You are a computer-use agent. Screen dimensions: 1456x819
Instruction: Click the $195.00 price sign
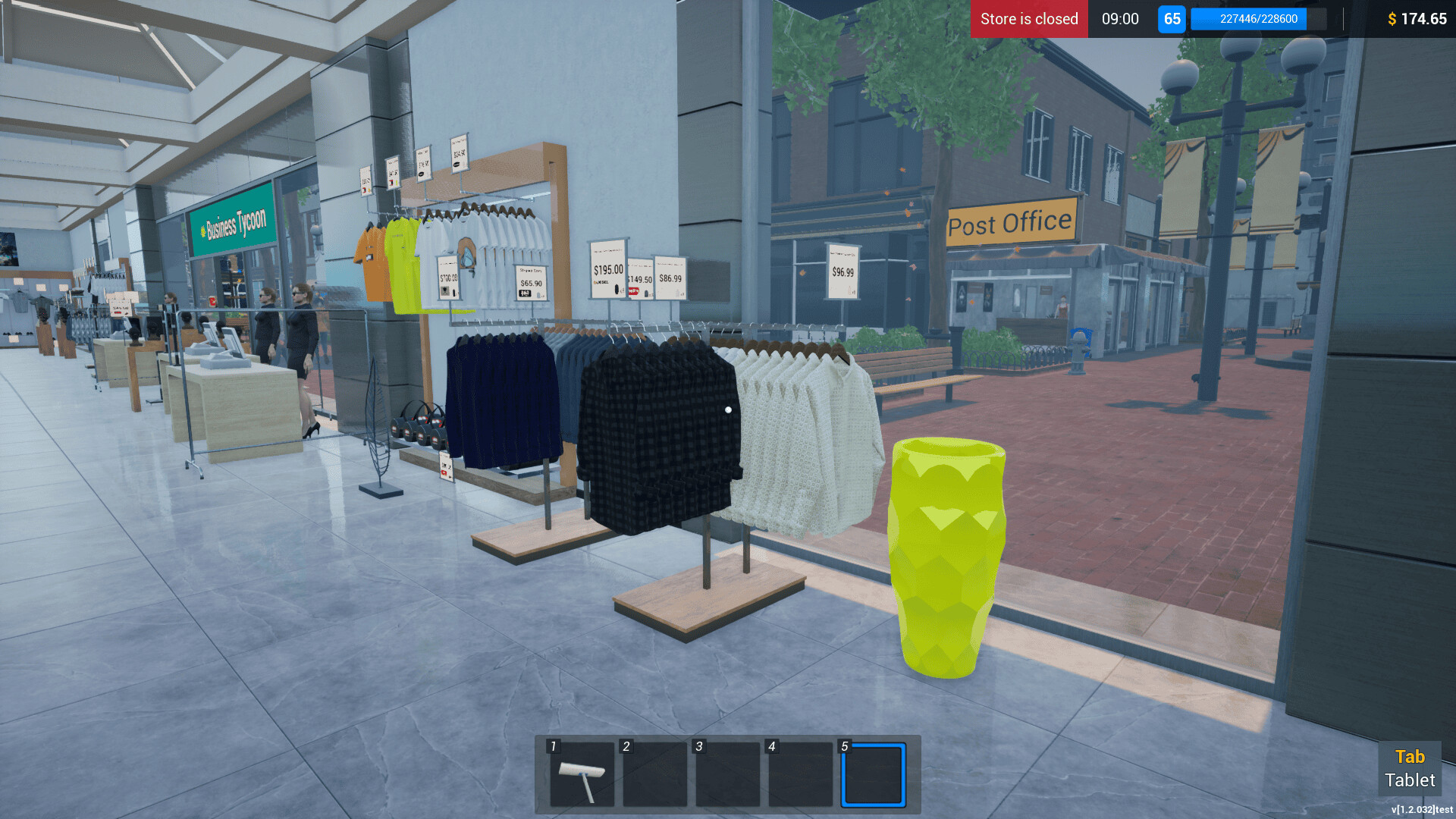click(606, 268)
